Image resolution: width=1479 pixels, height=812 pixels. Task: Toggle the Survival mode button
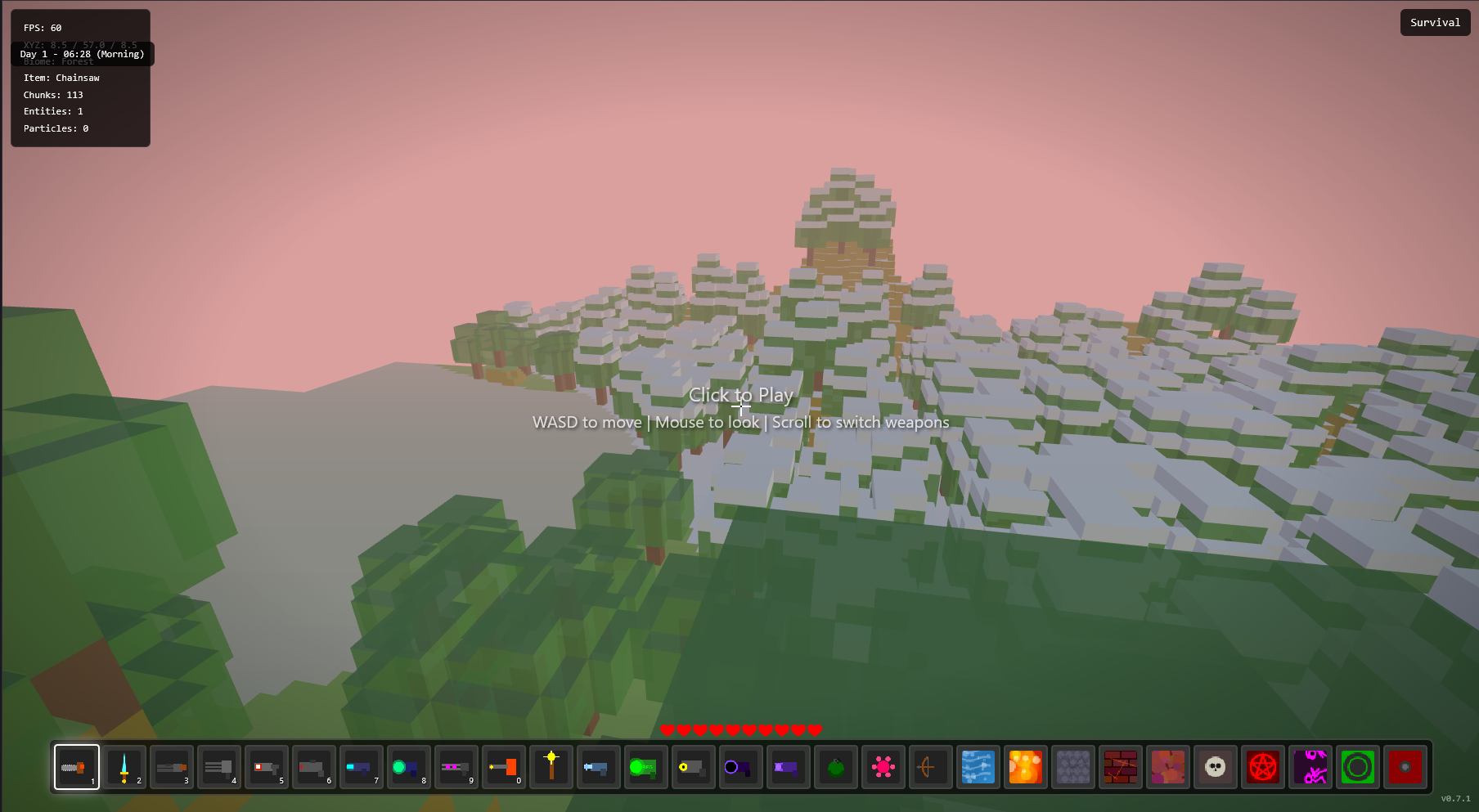[x=1434, y=22]
